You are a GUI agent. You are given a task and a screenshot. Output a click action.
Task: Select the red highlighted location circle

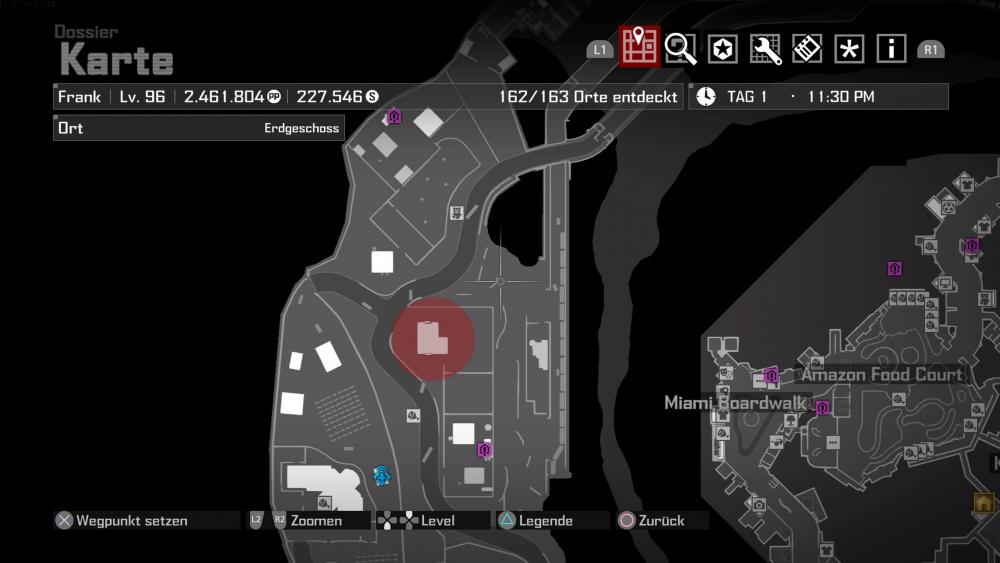(432, 338)
